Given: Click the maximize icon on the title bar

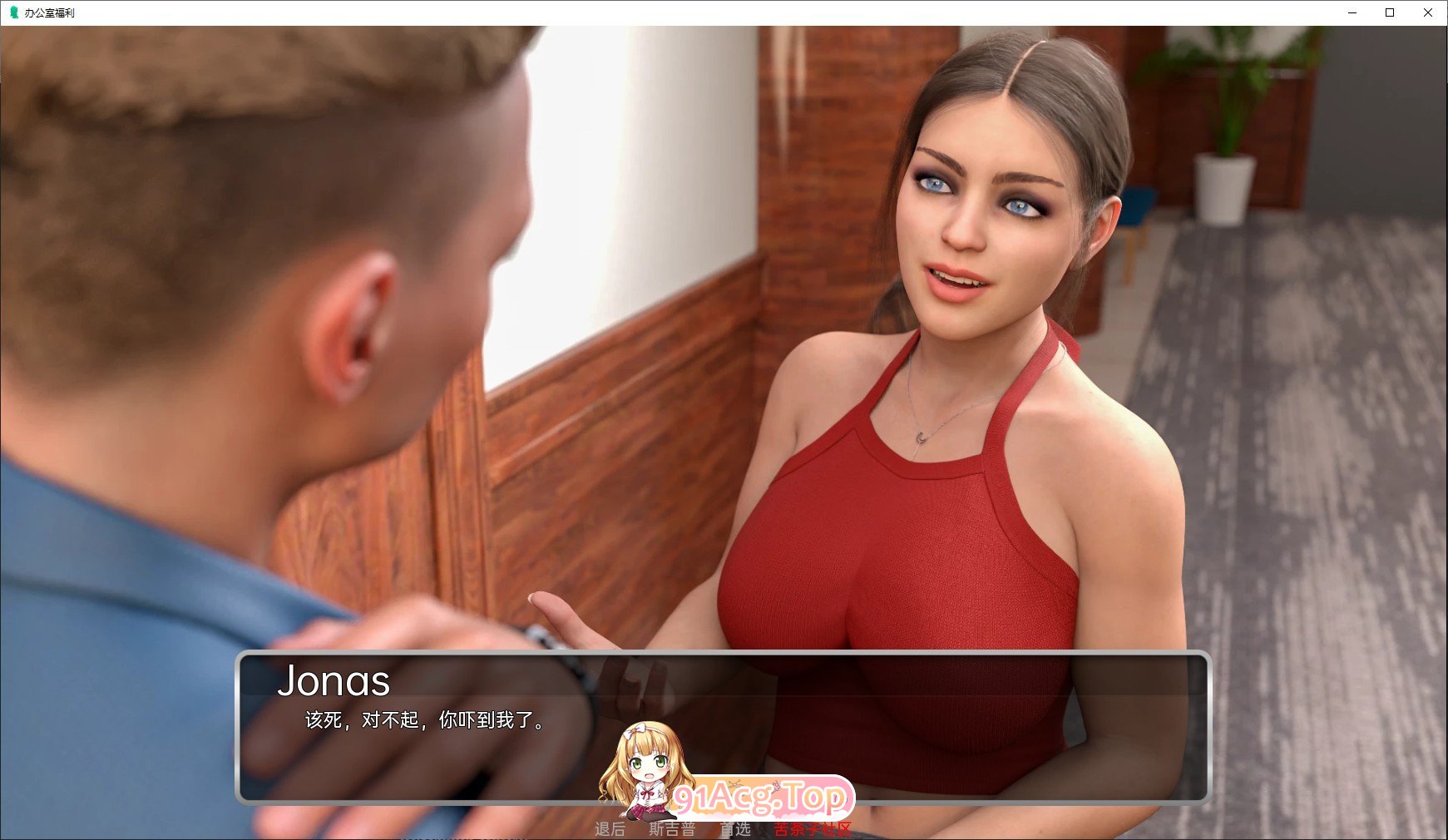Looking at the screenshot, I should pos(1391,12).
